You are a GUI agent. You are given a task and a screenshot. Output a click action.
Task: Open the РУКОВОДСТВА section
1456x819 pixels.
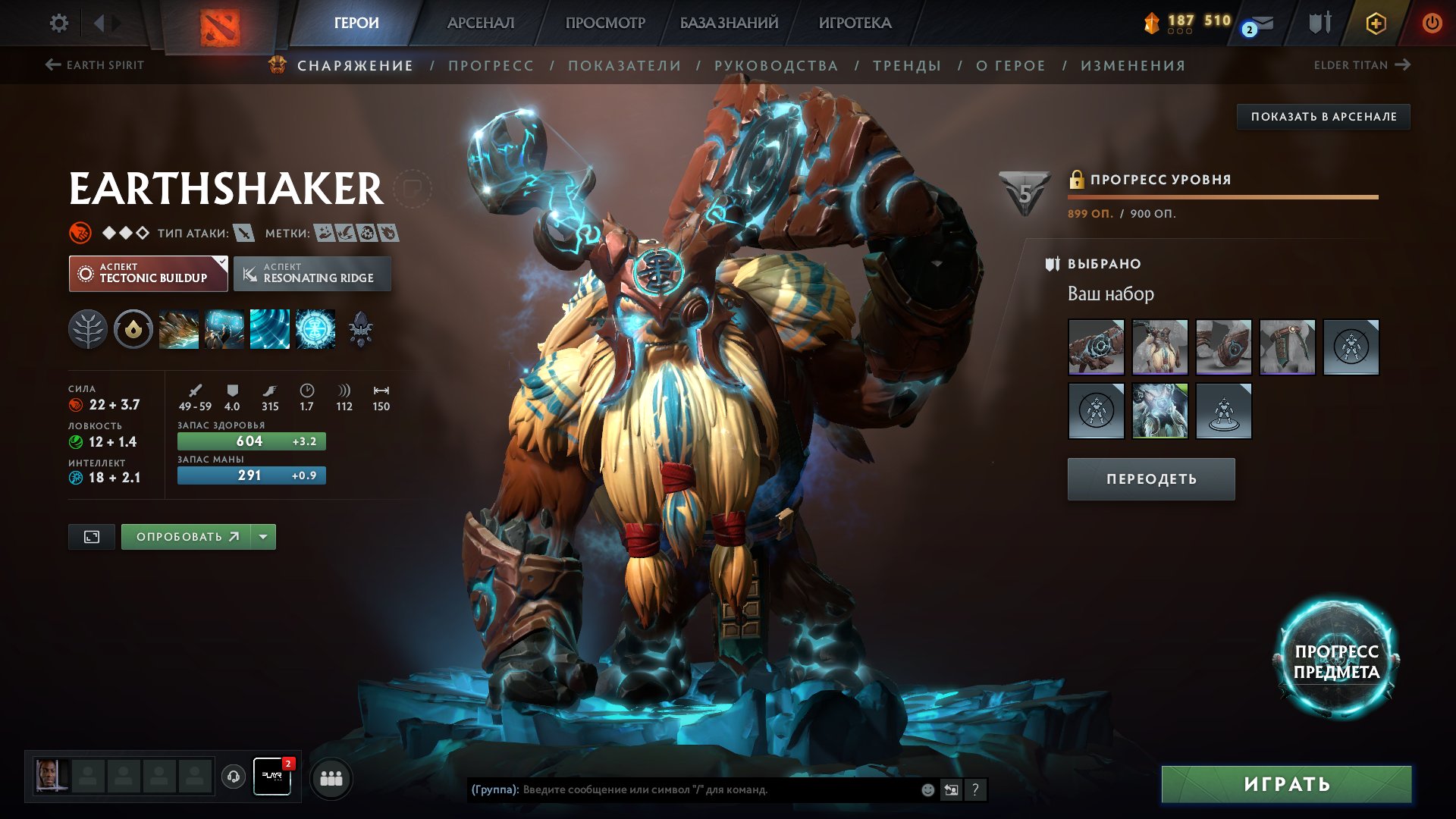coord(777,65)
